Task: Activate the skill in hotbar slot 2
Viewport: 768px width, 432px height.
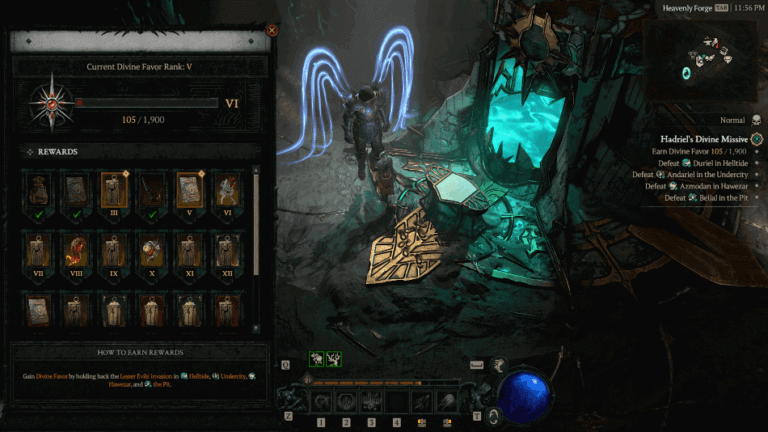Action: [346, 402]
